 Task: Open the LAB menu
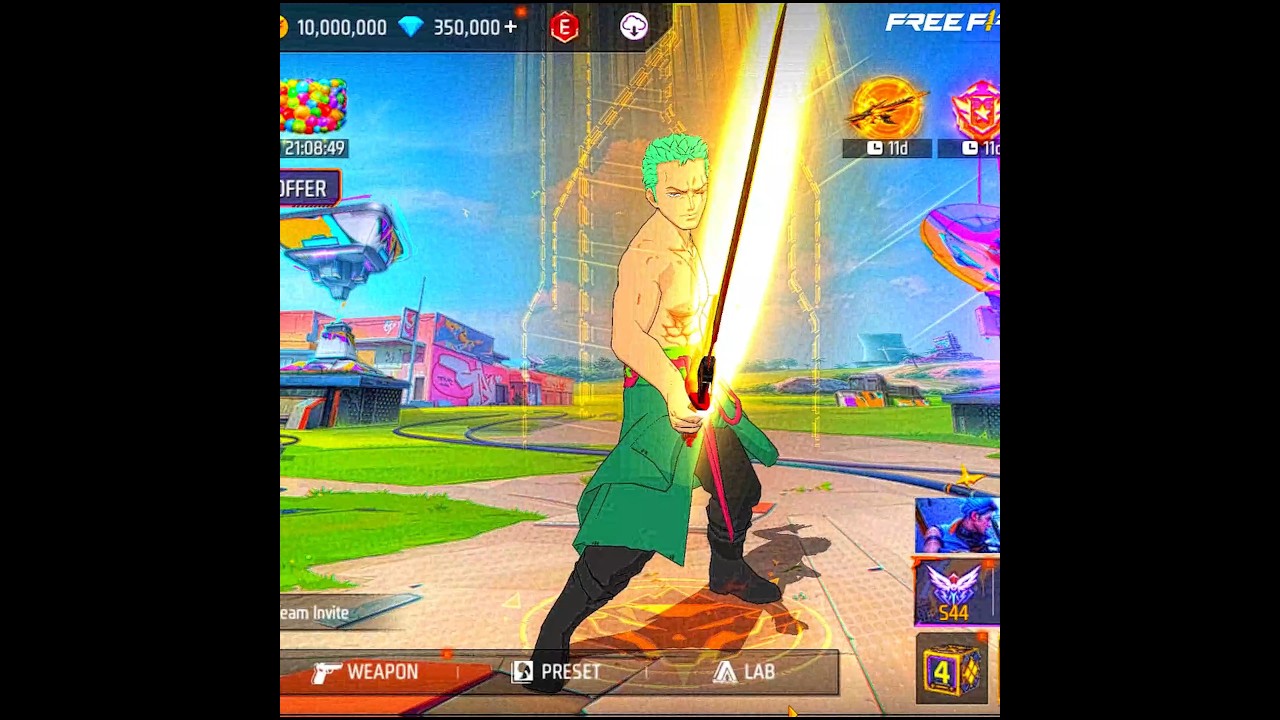click(x=745, y=673)
